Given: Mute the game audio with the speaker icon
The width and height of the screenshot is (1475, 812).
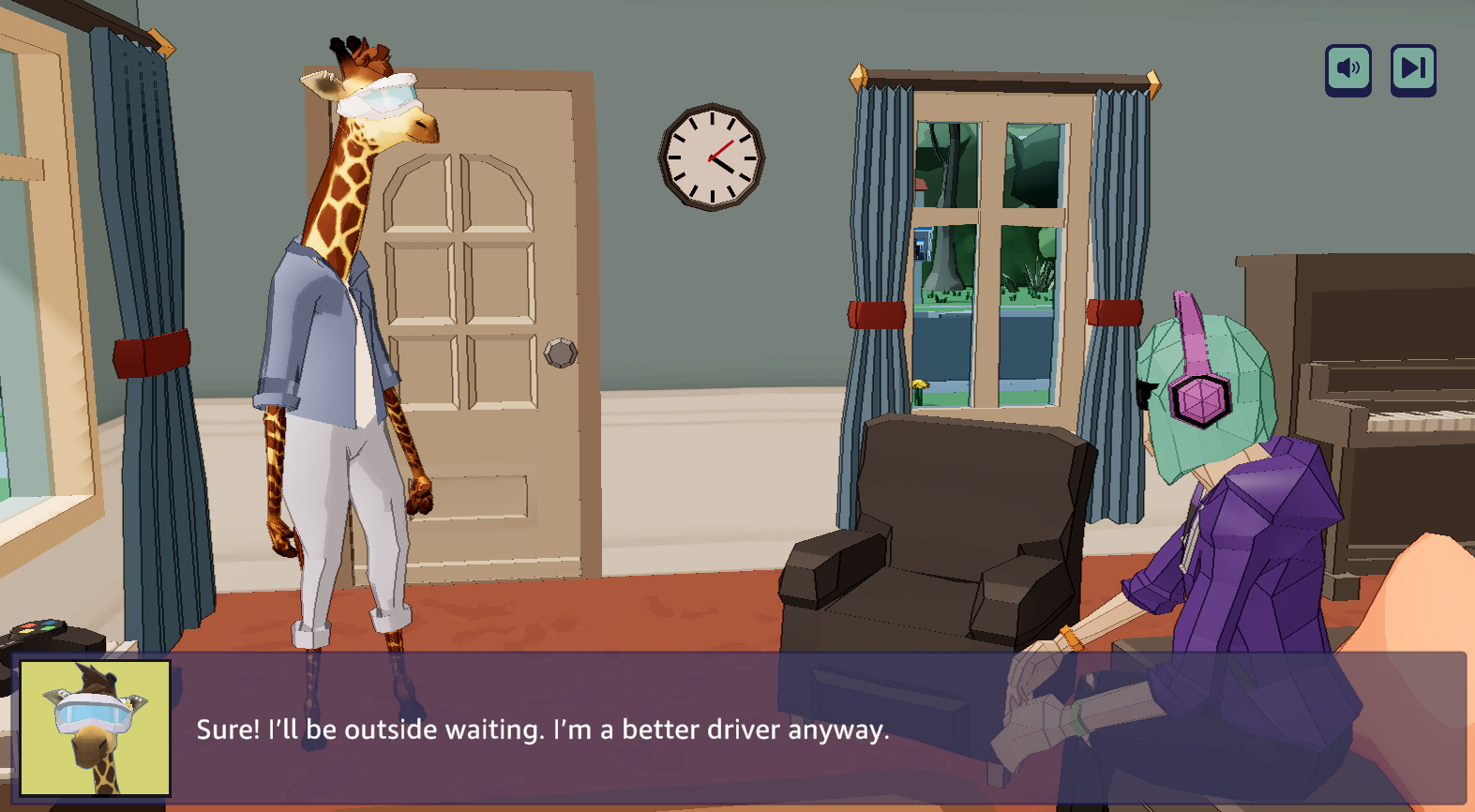Looking at the screenshot, I should pyautogui.click(x=1348, y=67).
